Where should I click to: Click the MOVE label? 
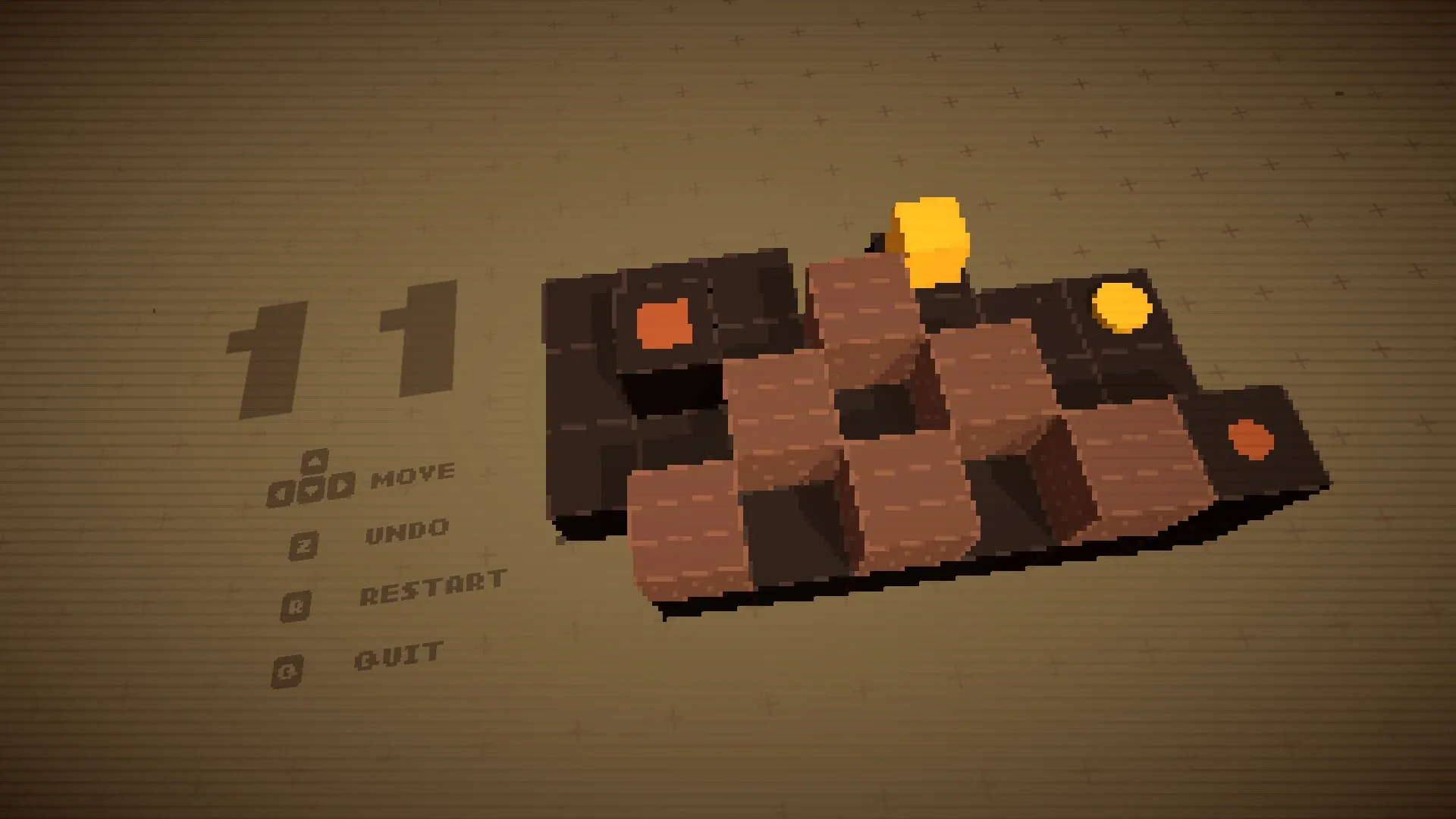[413, 475]
